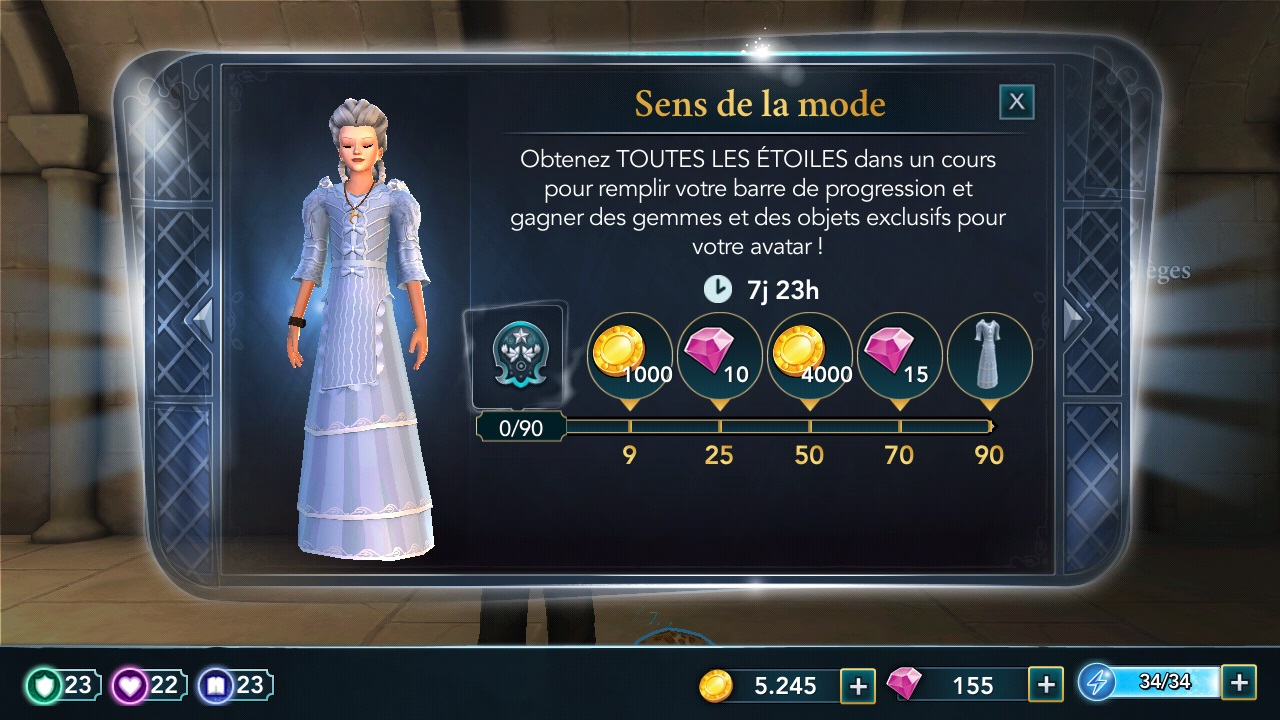Screen dimensions: 1280x720
Task: Open the next avatar view with the right arrow
Action: click(1075, 320)
